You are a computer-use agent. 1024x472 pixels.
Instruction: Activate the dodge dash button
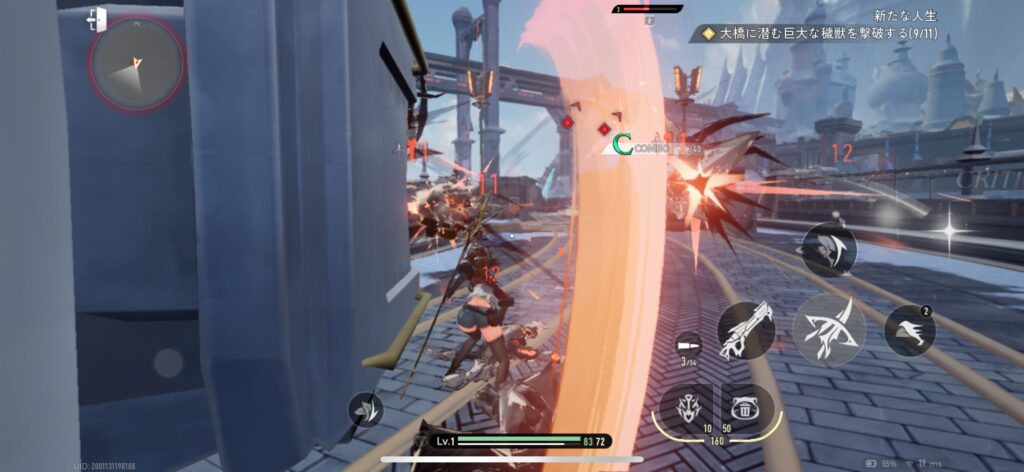point(909,329)
